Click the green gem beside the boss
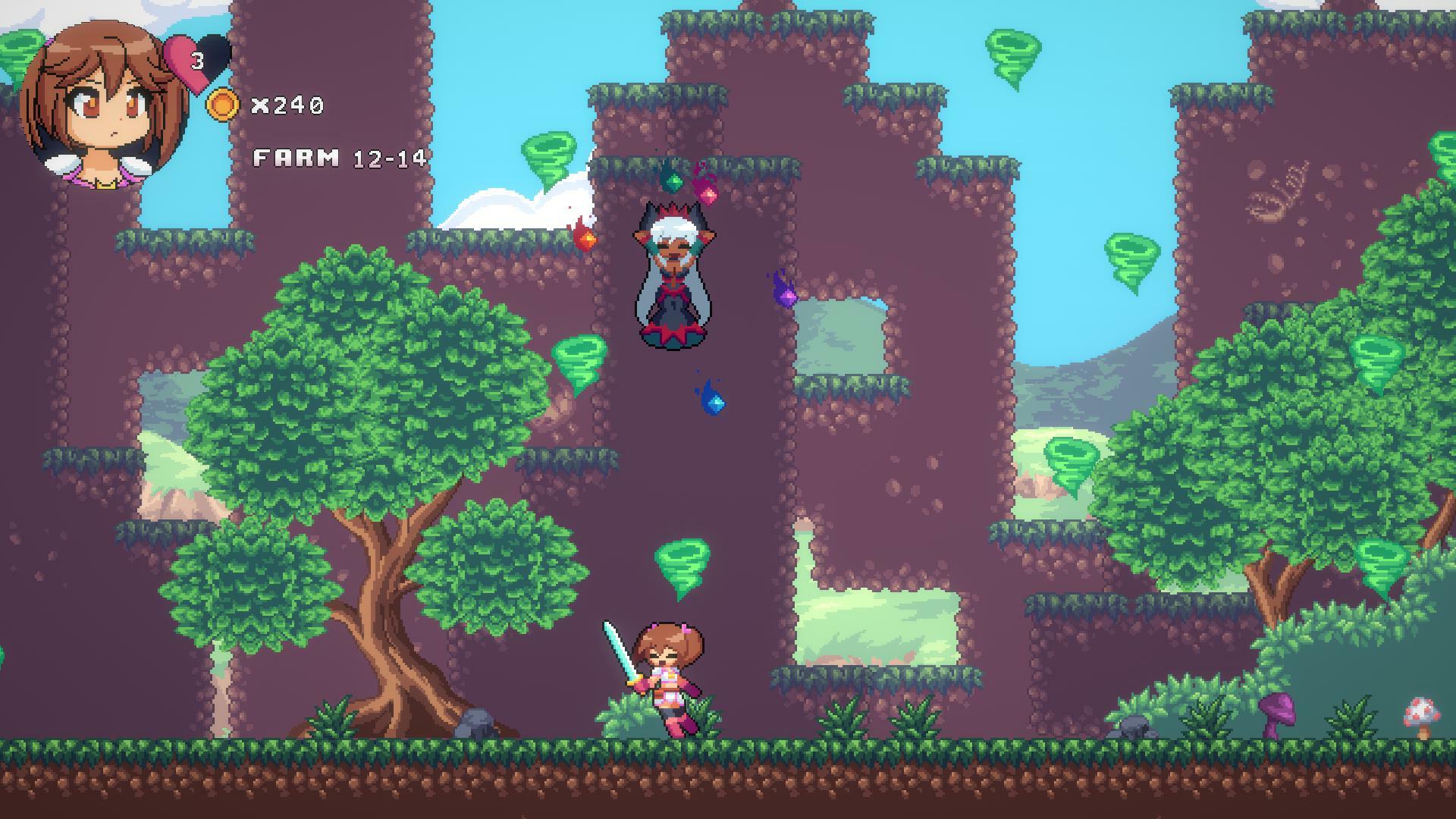Image resolution: width=1456 pixels, height=819 pixels. [x=674, y=182]
